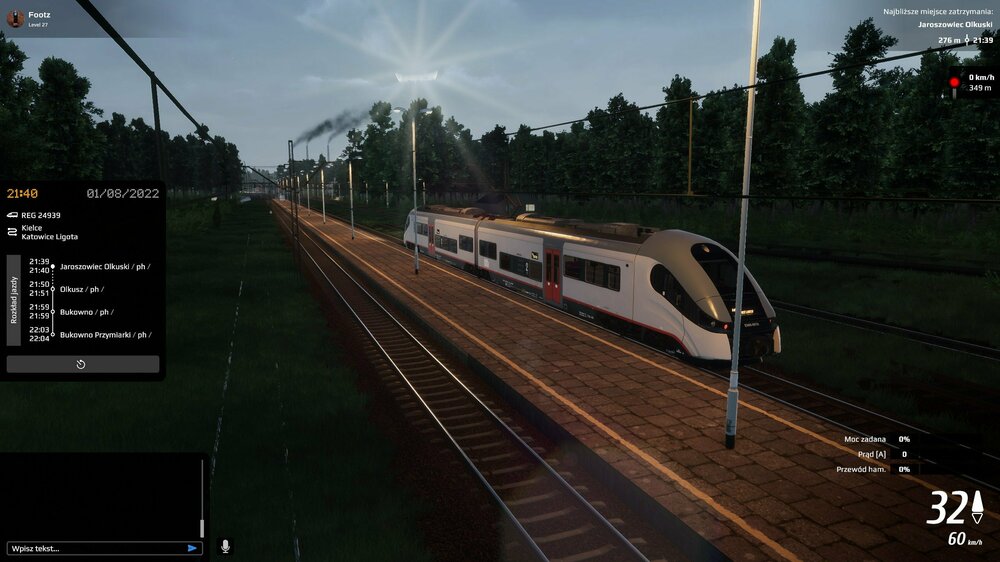Select the Bukowno Przymiarki timetable stop
The width and height of the screenshot is (1000, 562).
coord(105,334)
